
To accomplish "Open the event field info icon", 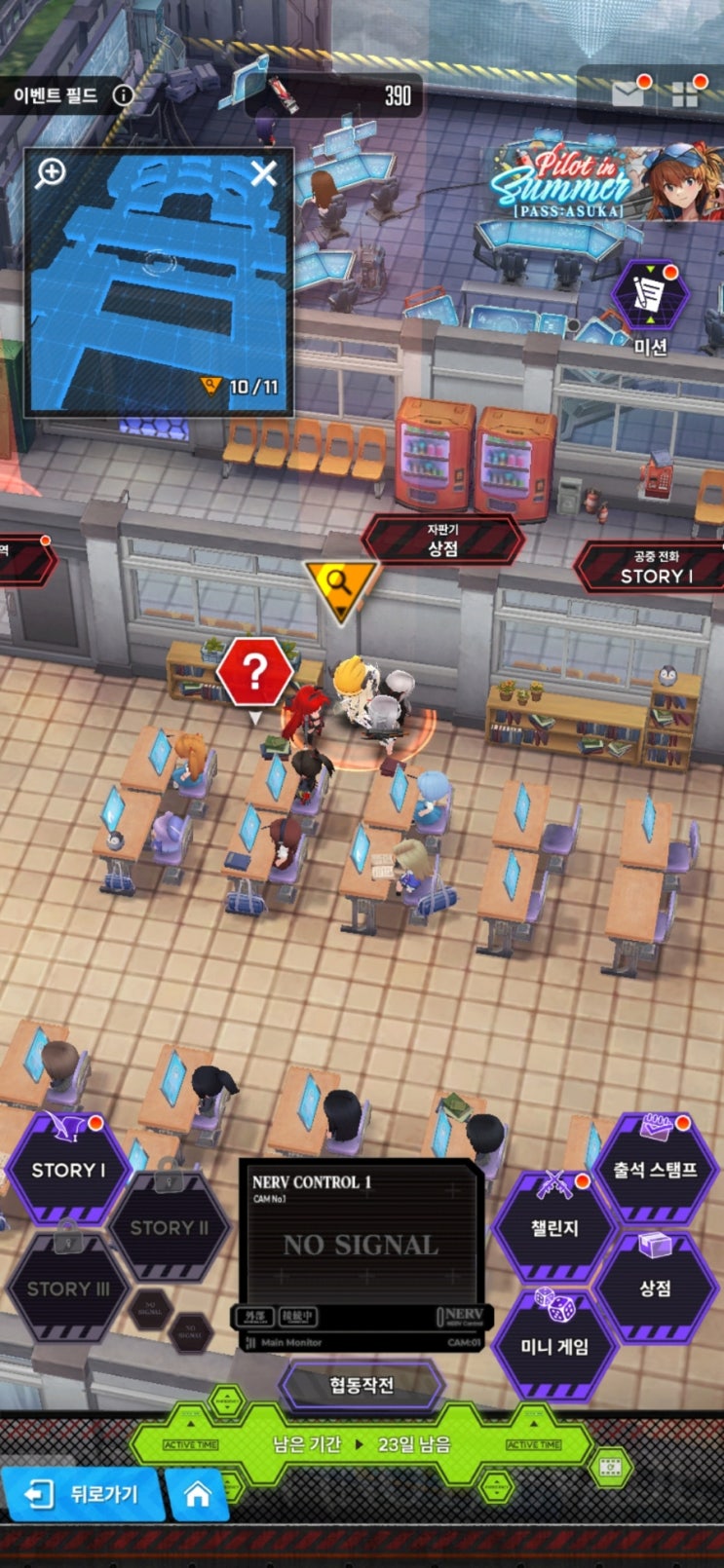I will [x=123, y=95].
